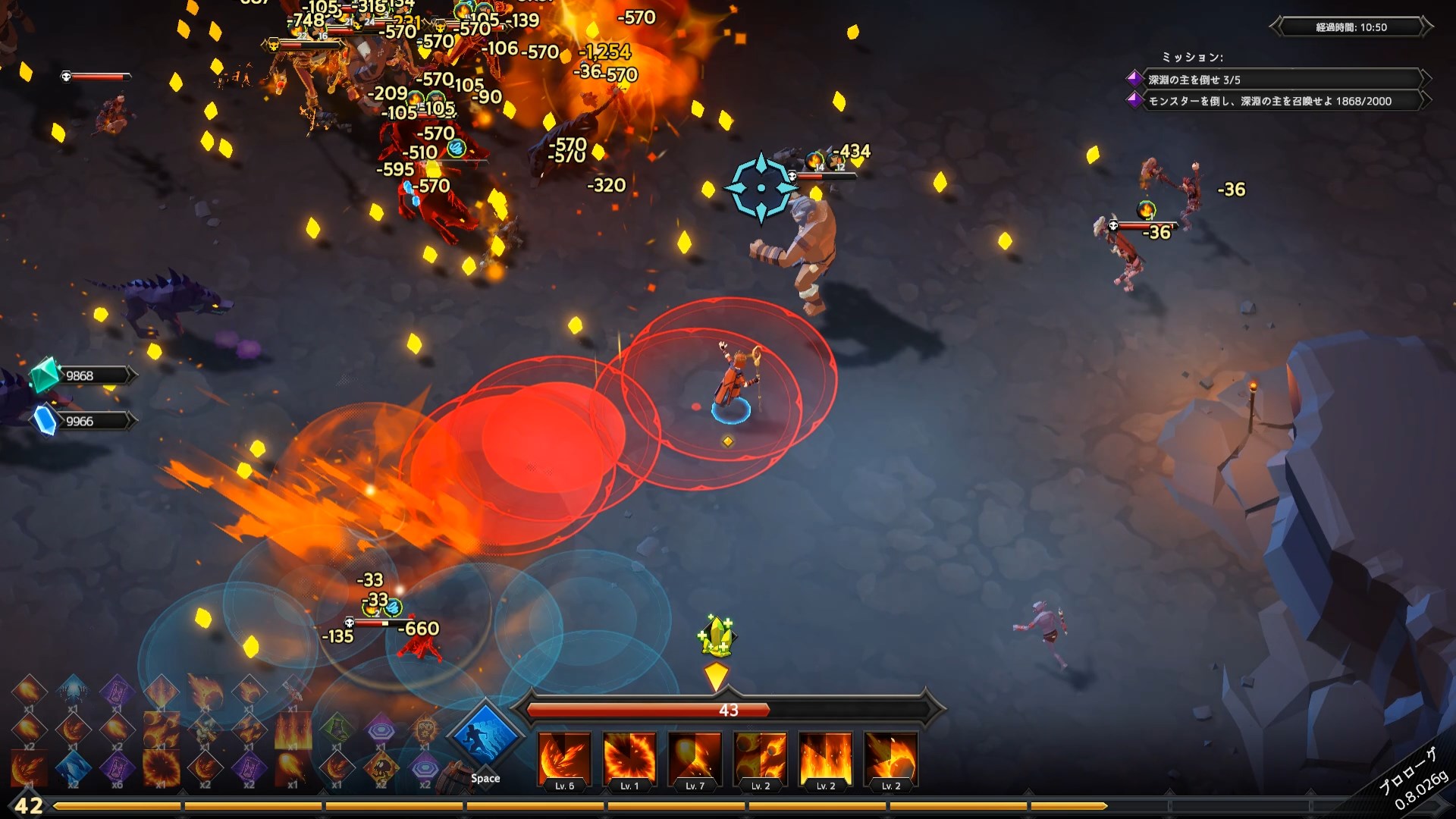Viewport: 1456px width, 819px height.
Task: Select the green boots upgrade icon
Action: 337,729
